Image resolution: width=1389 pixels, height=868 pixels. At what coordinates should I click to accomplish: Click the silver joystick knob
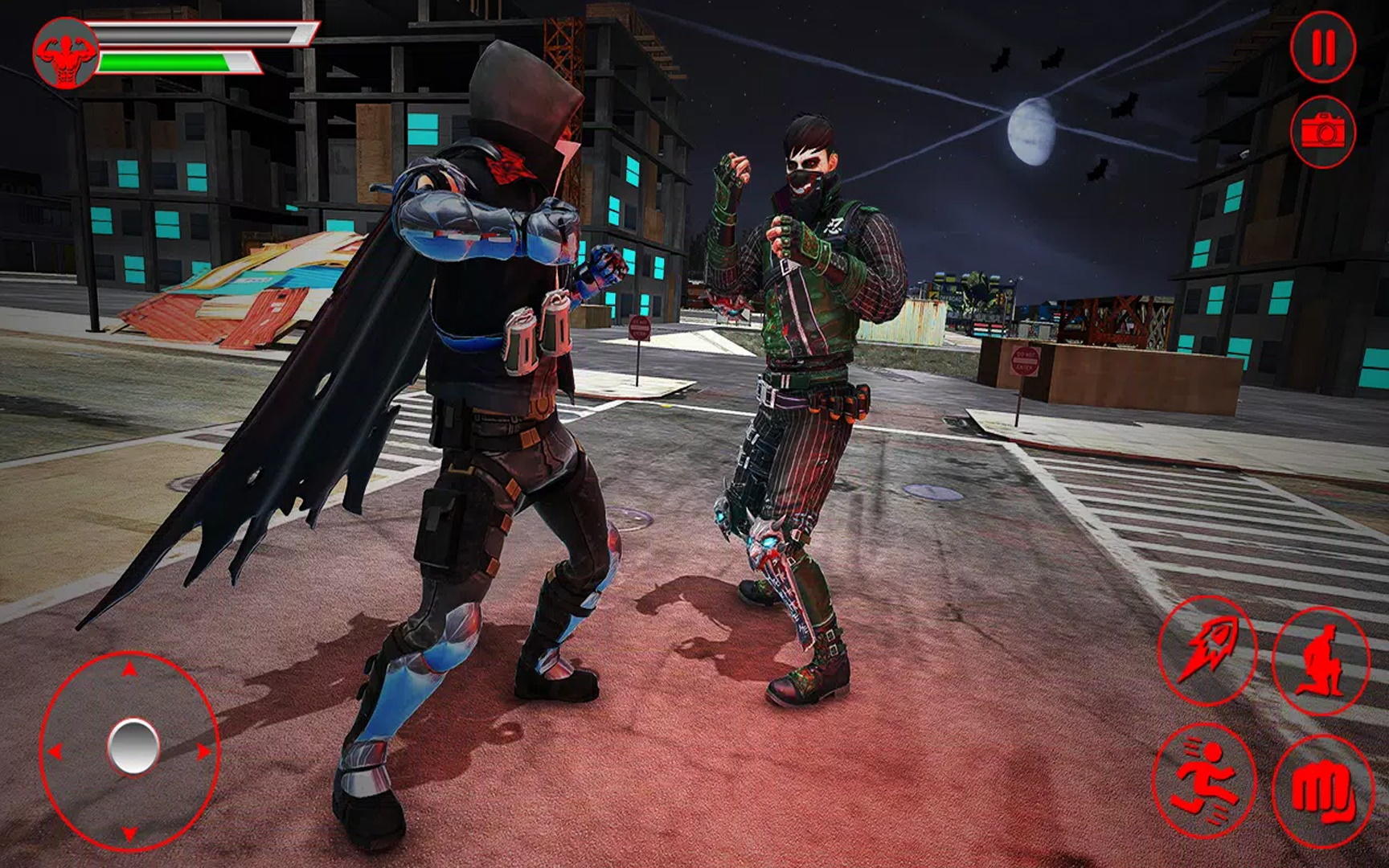tap(133, 747)
